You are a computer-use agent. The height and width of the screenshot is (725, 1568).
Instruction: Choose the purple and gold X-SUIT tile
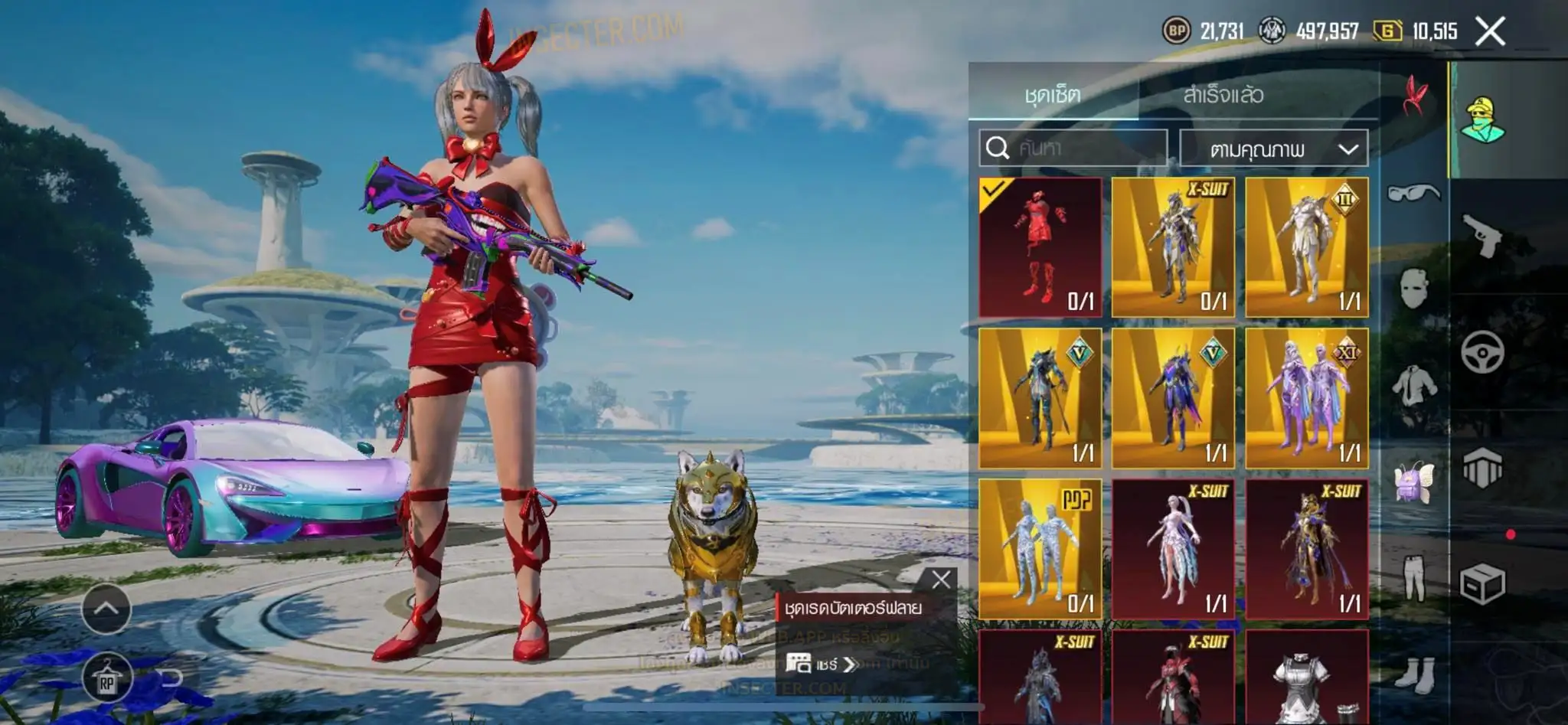click(1306, 549)
